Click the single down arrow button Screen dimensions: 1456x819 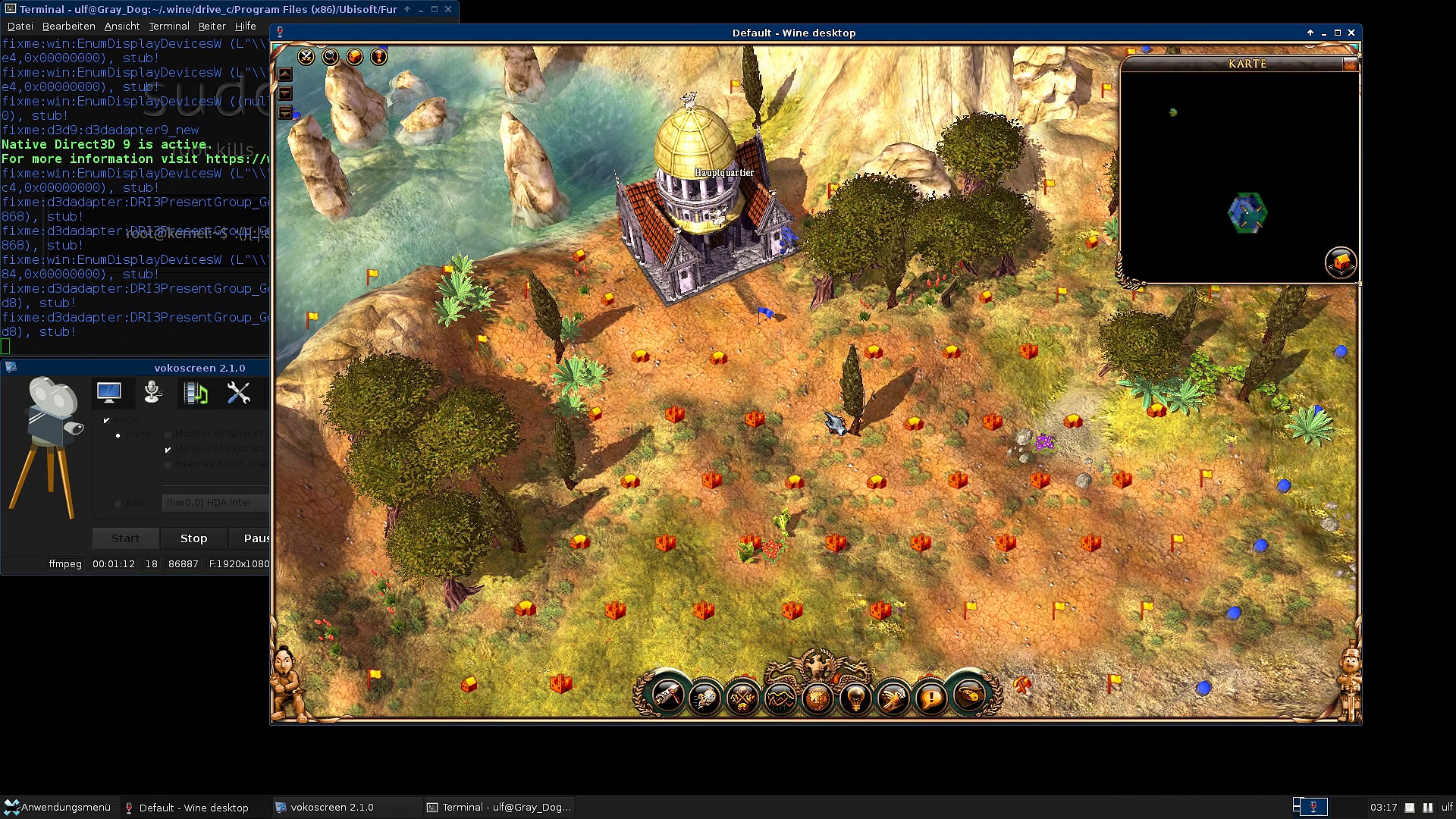coord(285,93)
